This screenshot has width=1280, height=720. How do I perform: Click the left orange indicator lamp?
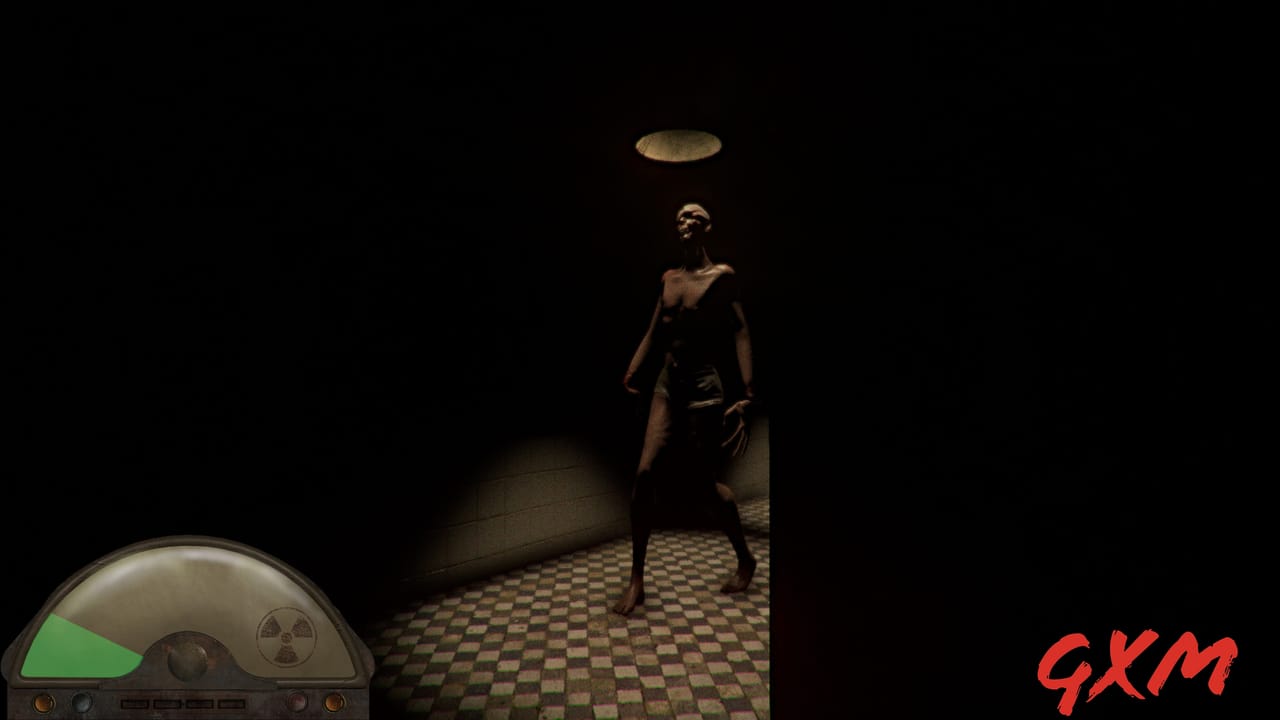point(44,702)
